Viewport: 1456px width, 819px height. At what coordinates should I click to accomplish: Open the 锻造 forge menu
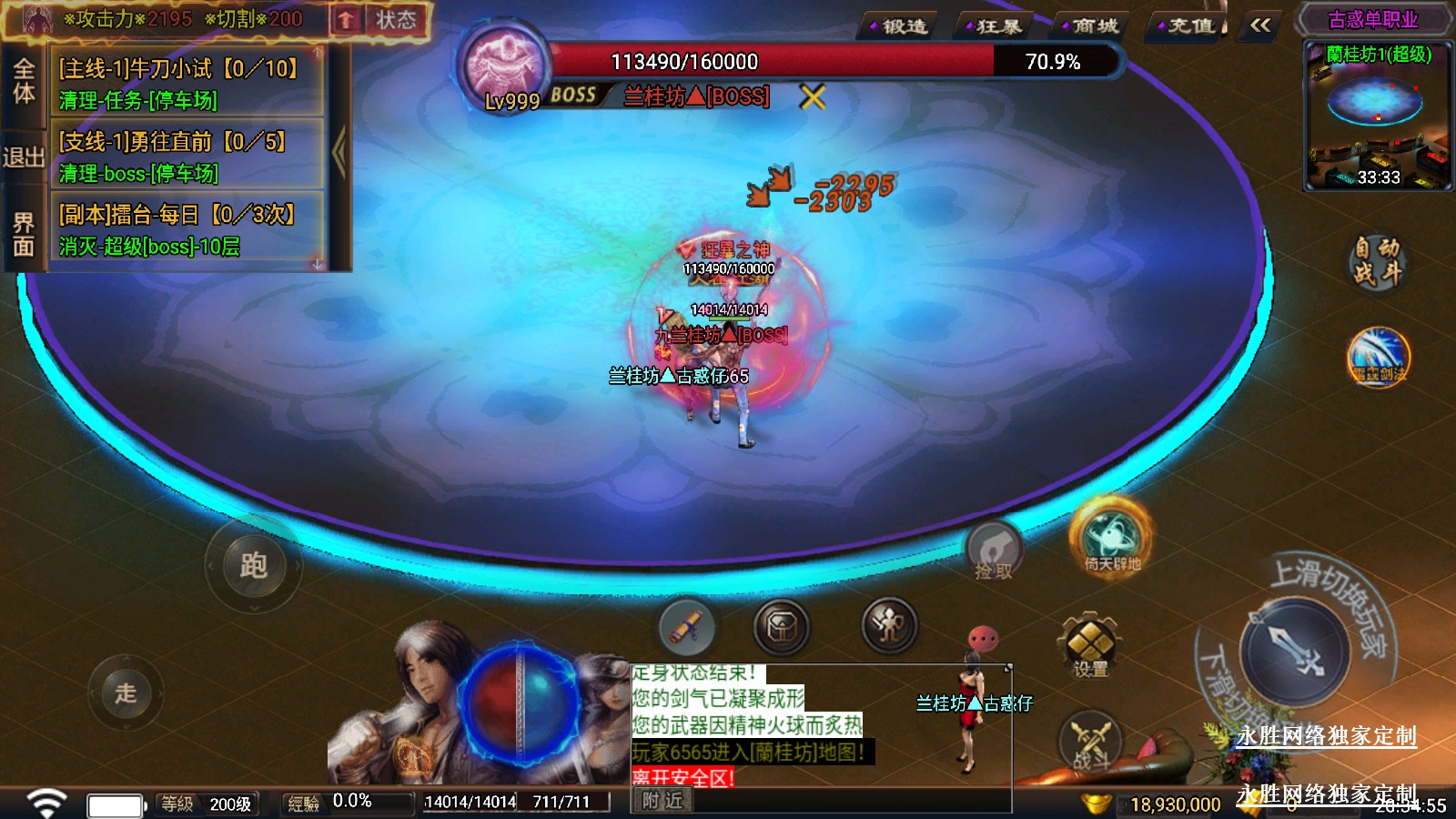901,26
